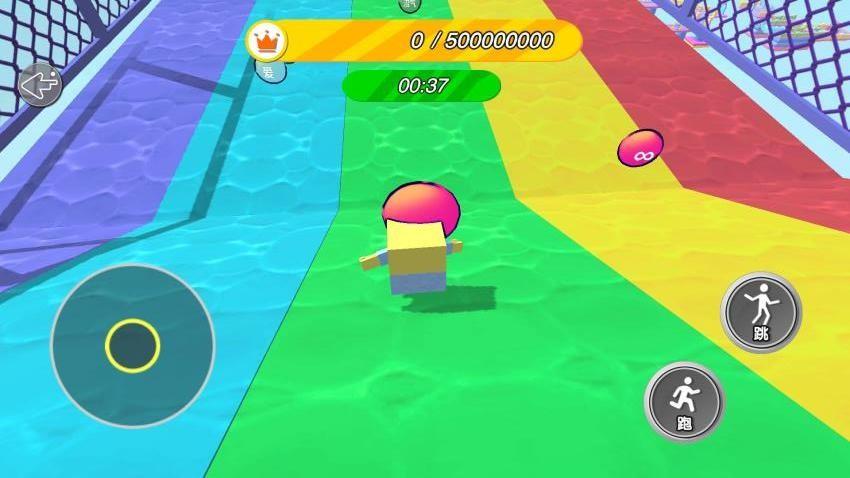Screen dimensions: 850x478
Task: Click the virtual joystick thumb knob
Action: 132,346
